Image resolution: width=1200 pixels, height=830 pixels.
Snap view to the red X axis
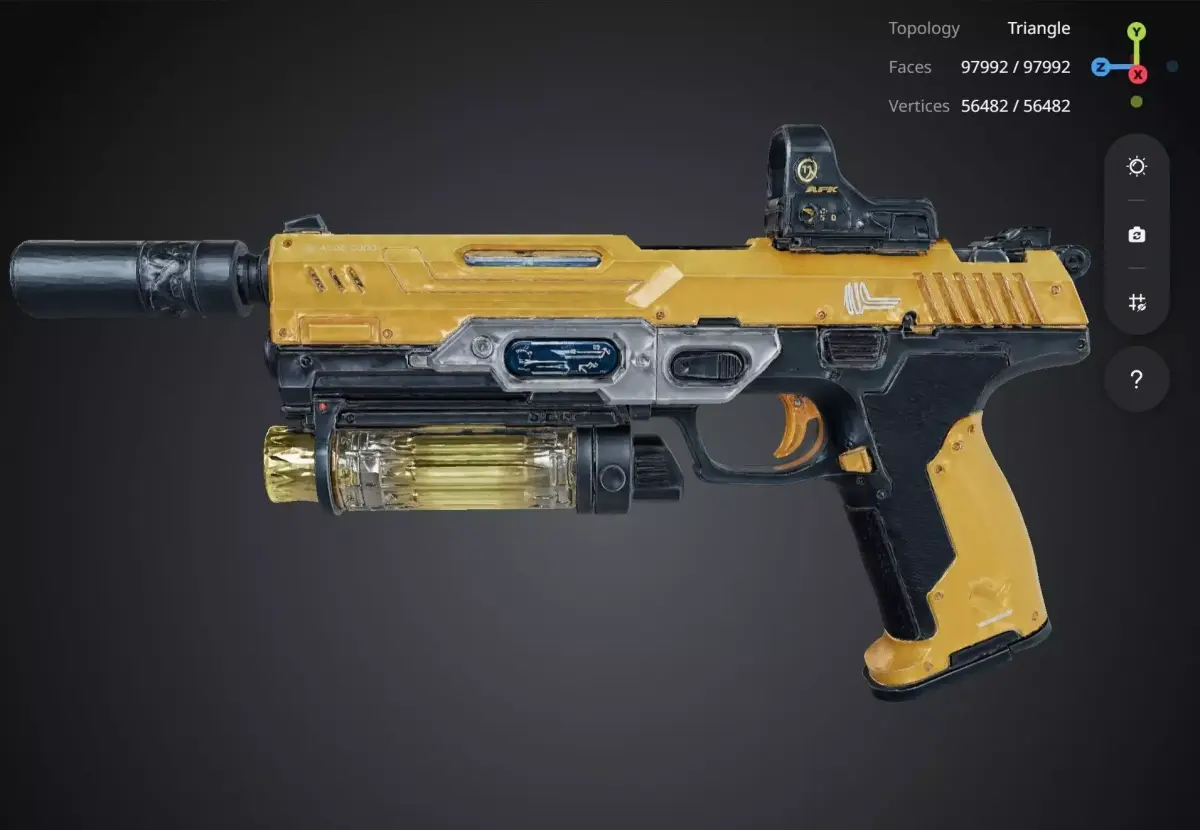pos(1138,74)
